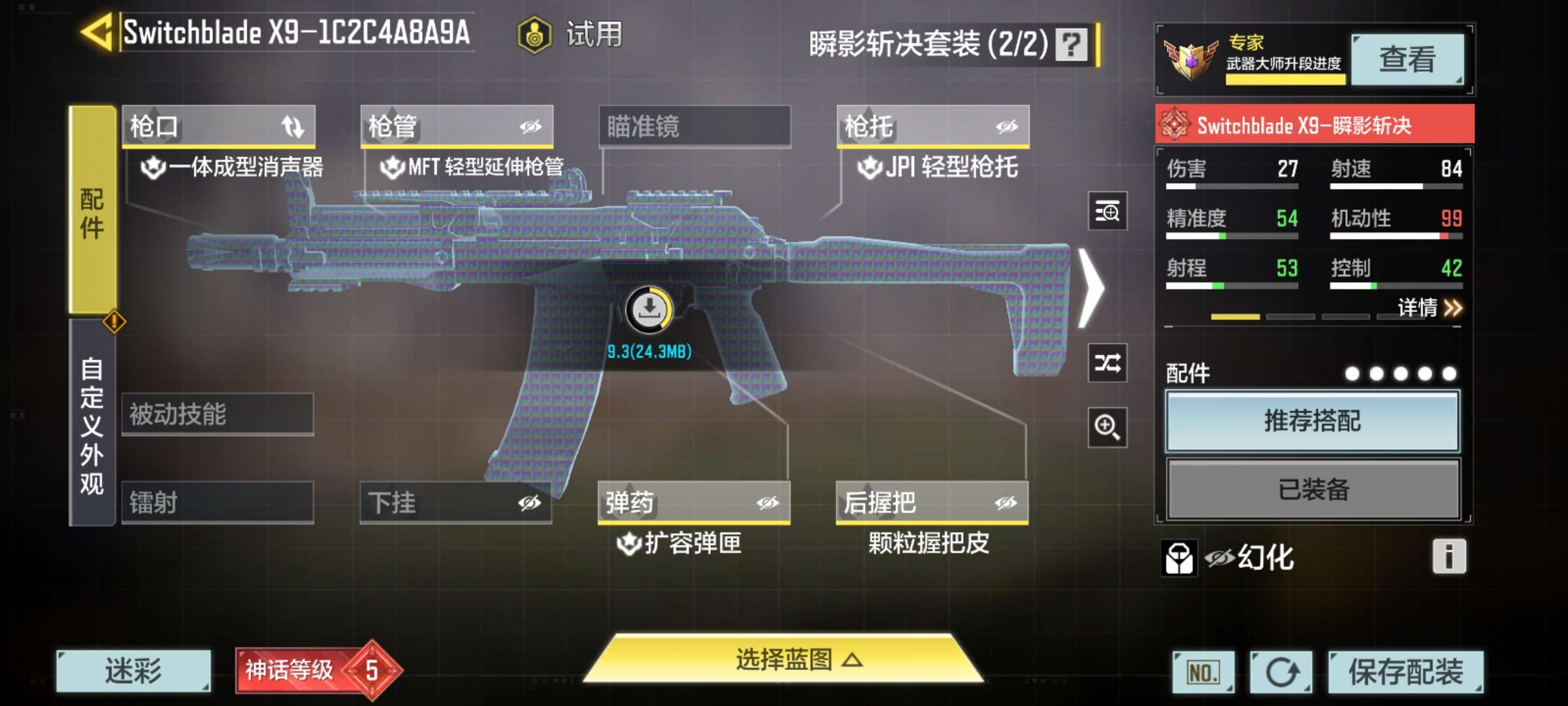Expand the 选择蓝图 blueprint selector
The width and height of the screenshot is (1568, 706).
tap(784, 660)
